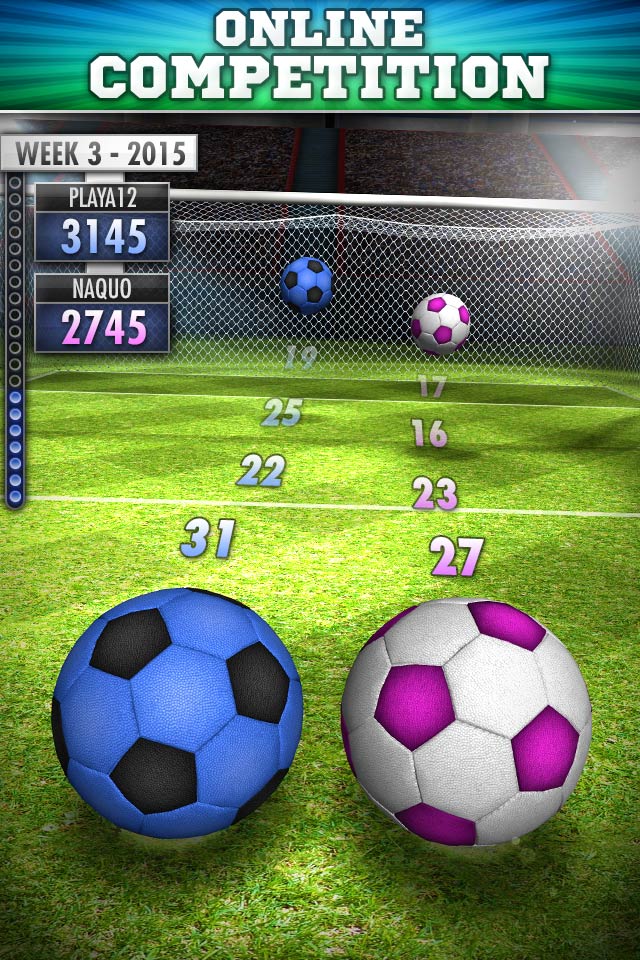Tap the large blue soccer ball
Viewport: 640px width, 960px height.
pos(177,712)
